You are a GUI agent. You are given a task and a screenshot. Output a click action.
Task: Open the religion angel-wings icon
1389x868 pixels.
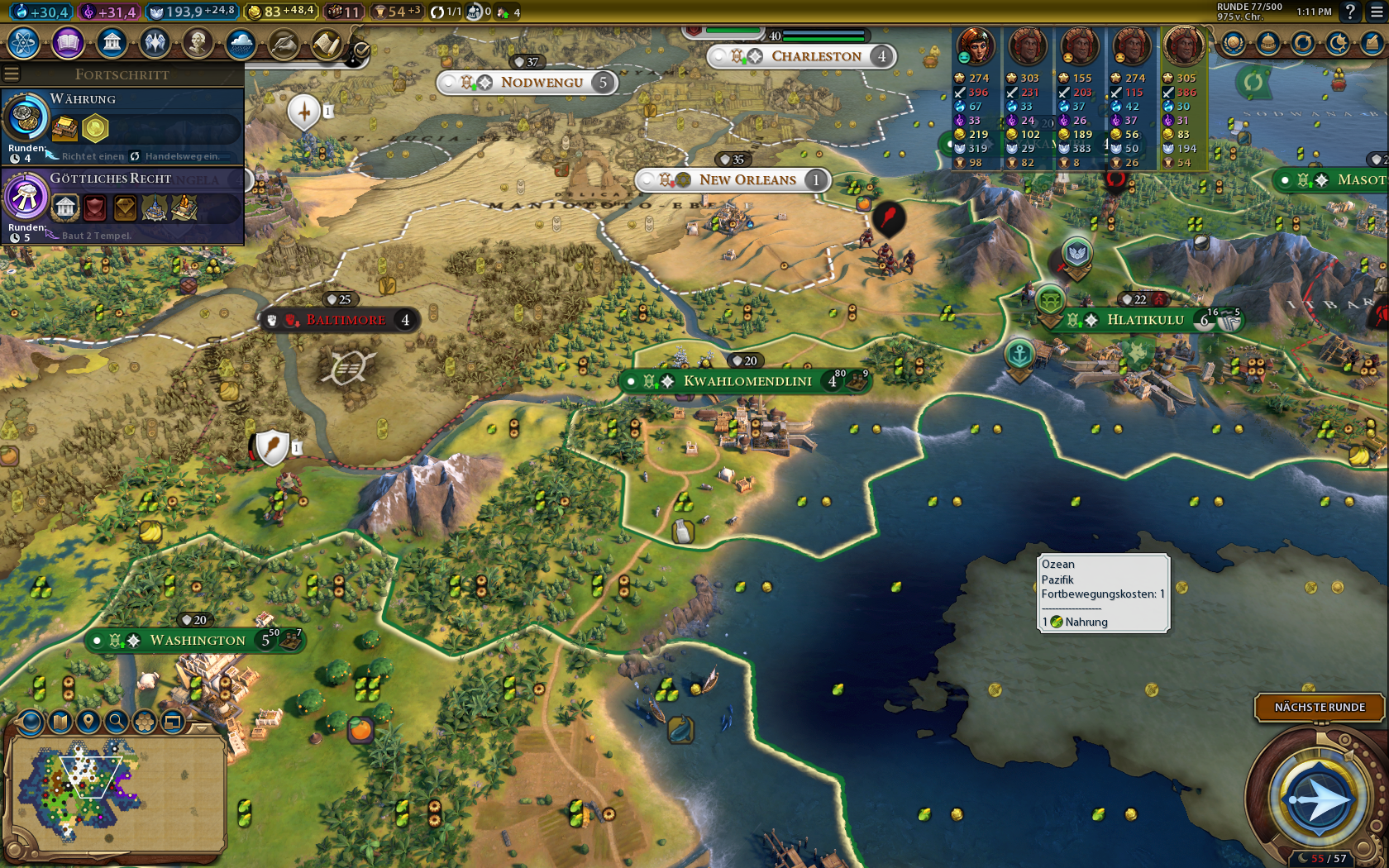click(x=155, y=42)
